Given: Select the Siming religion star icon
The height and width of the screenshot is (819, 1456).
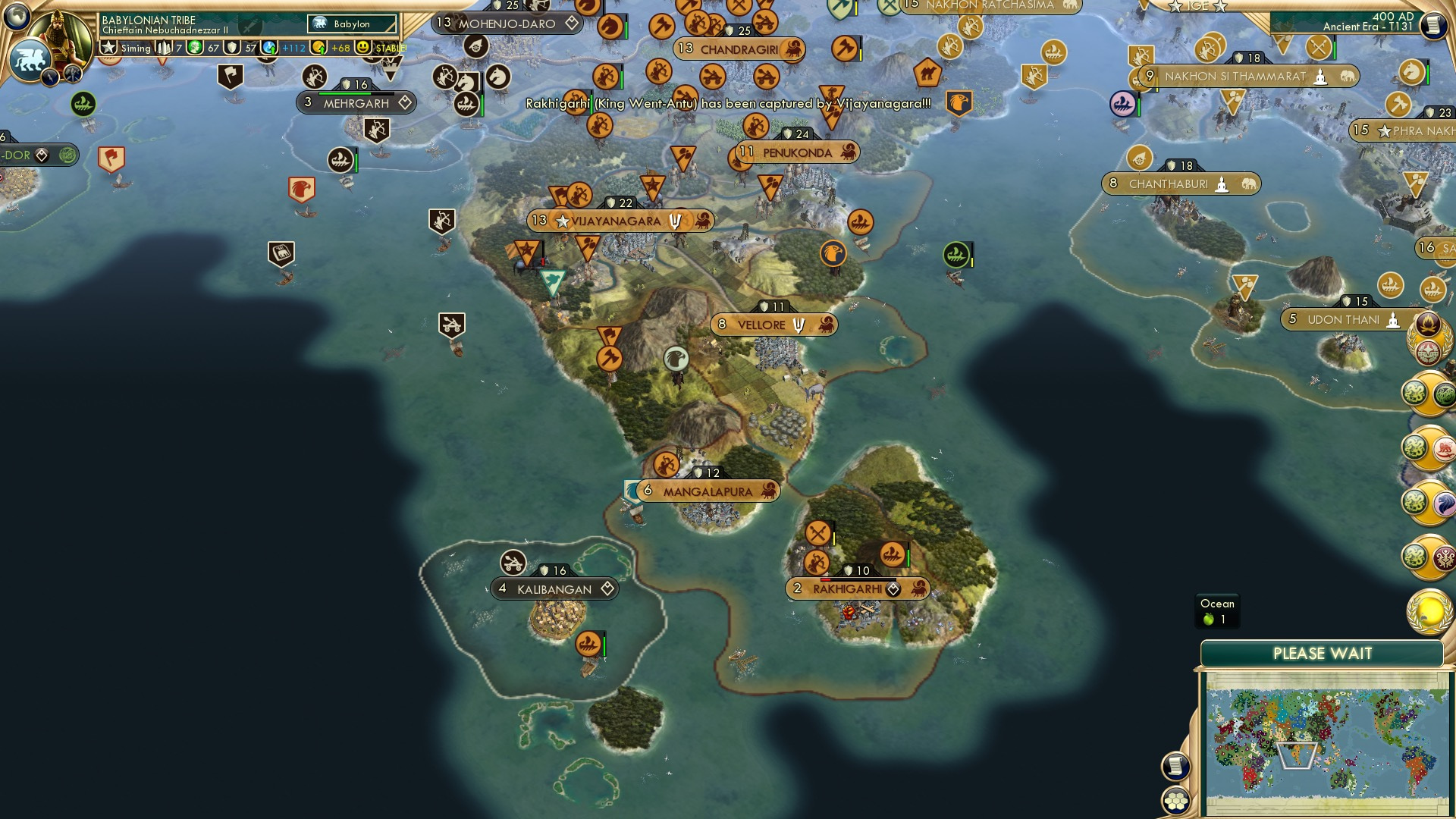Looking at the screenshot, I should click(x=108, y=47).
